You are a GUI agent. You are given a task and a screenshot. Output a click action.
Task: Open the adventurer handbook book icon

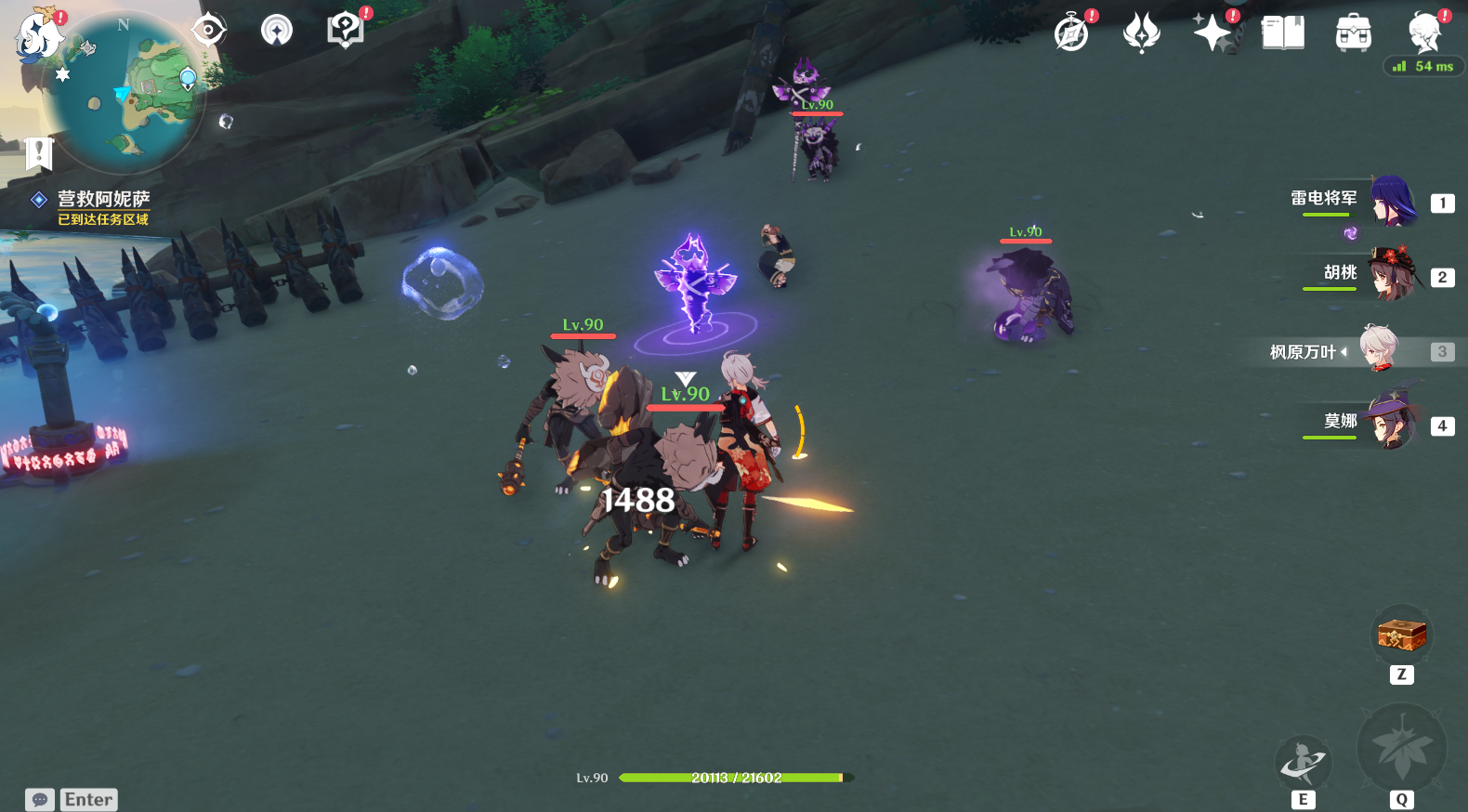(1283, 33)
